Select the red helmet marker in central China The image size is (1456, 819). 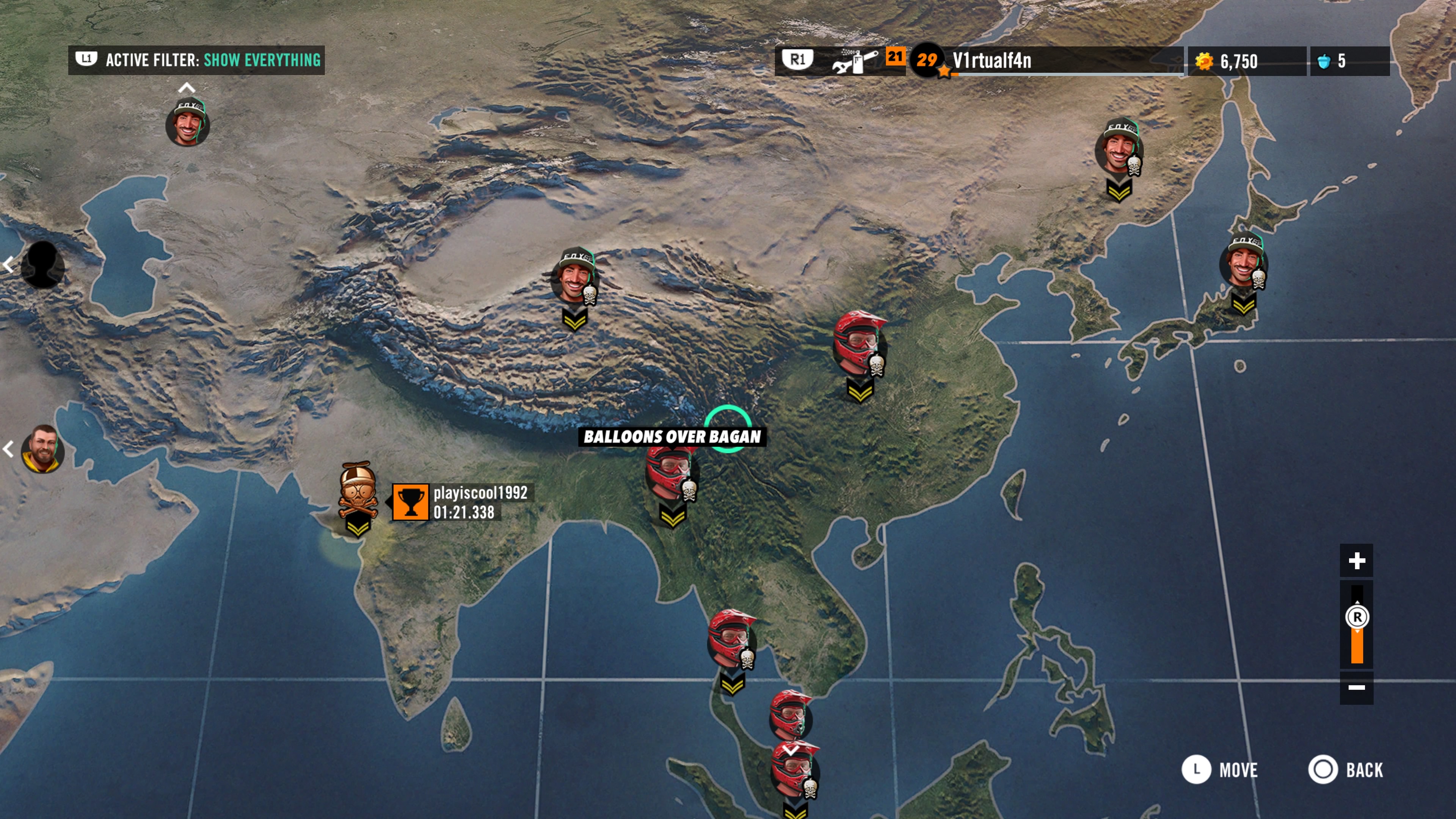859,343
